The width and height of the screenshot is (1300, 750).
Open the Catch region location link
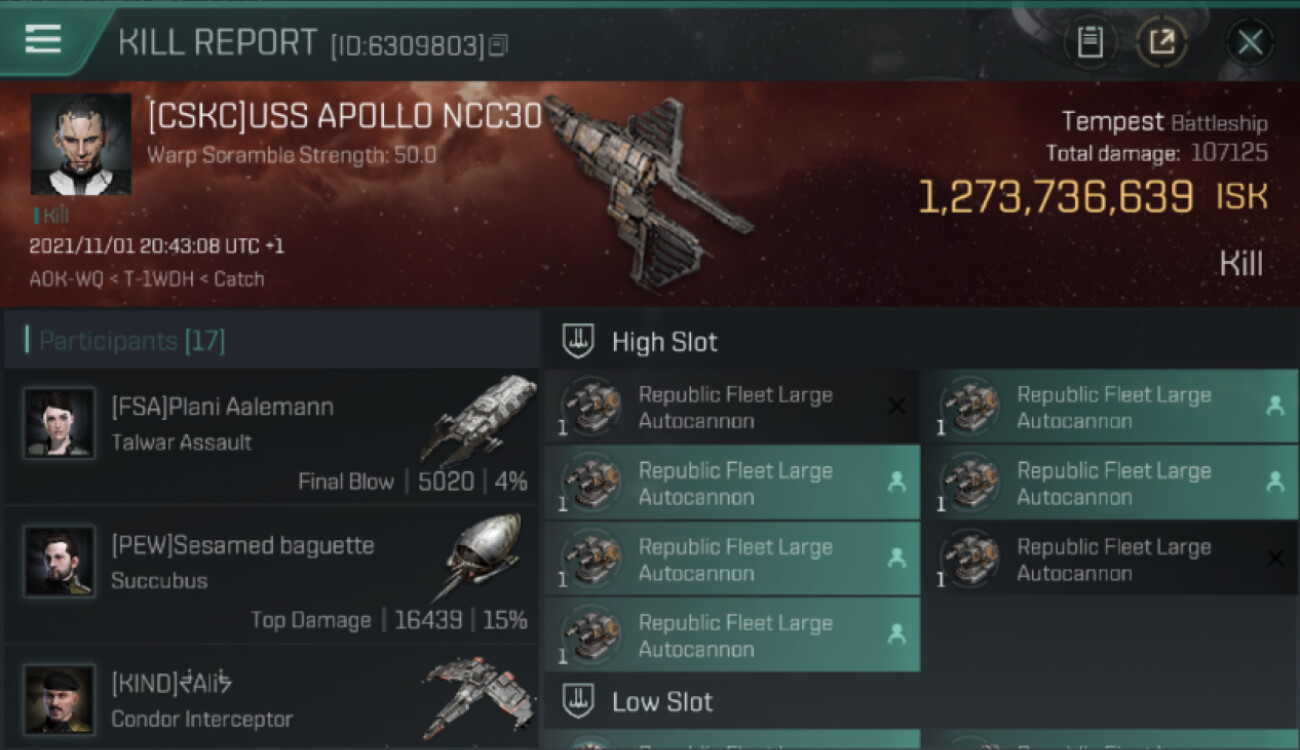[239, 279]
